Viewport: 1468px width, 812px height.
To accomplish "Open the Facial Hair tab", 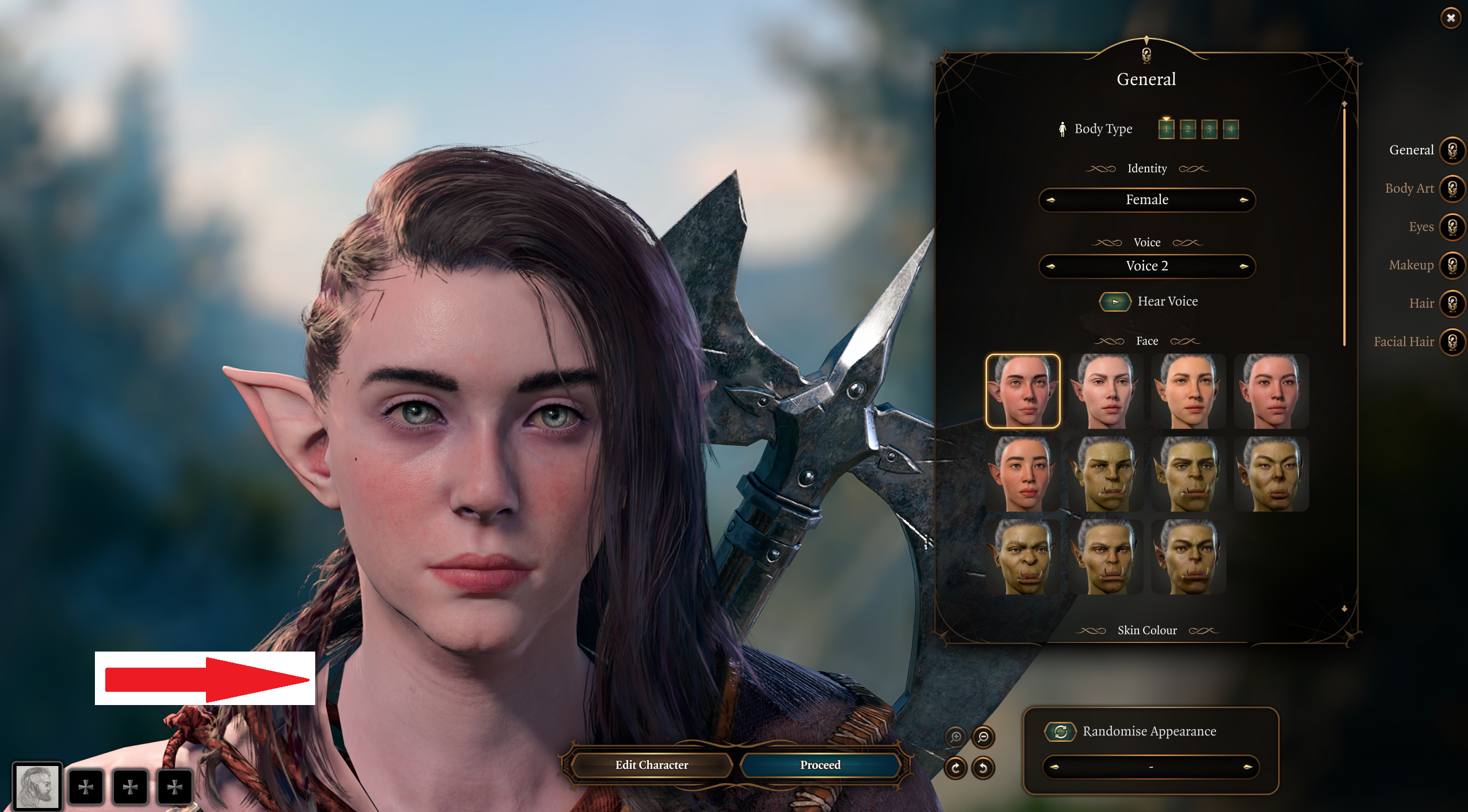I will (x=1452, y=342).
